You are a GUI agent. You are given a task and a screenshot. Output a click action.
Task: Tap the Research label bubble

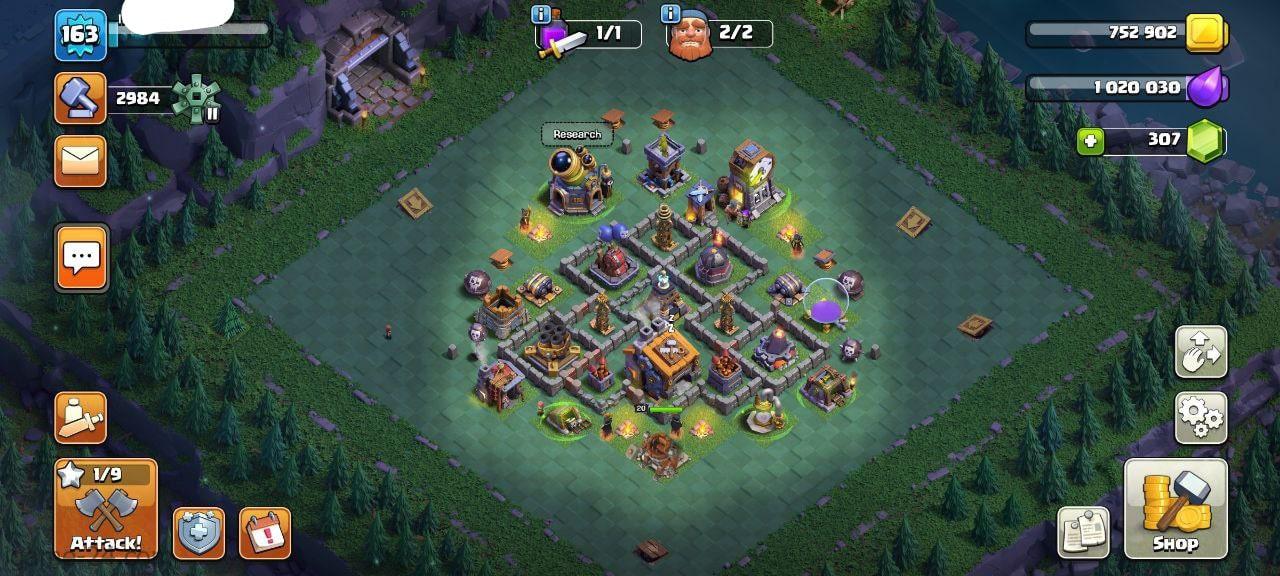pyautogui.click(x=577, y=135)
